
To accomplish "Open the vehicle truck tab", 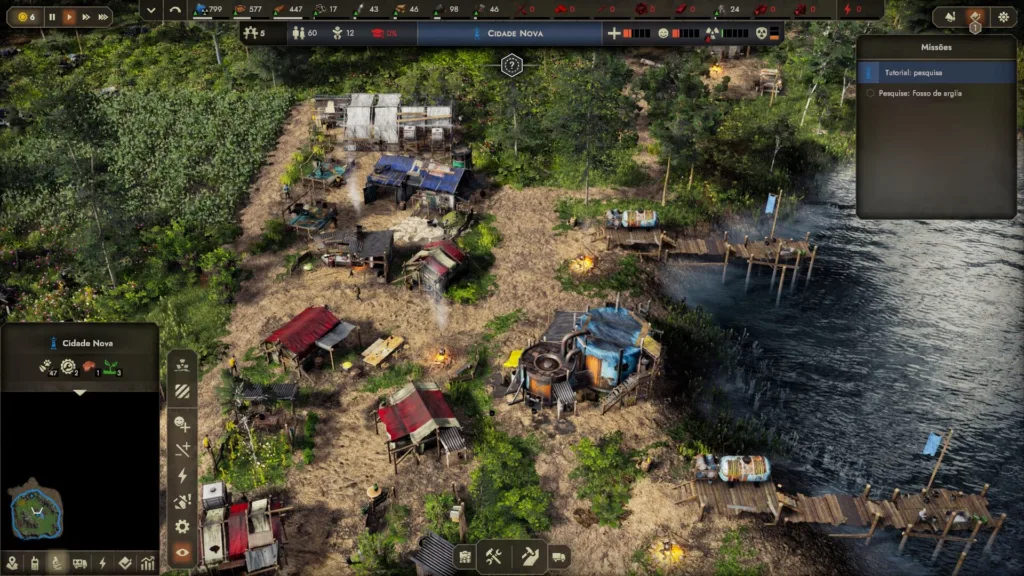I will point(80,563).
